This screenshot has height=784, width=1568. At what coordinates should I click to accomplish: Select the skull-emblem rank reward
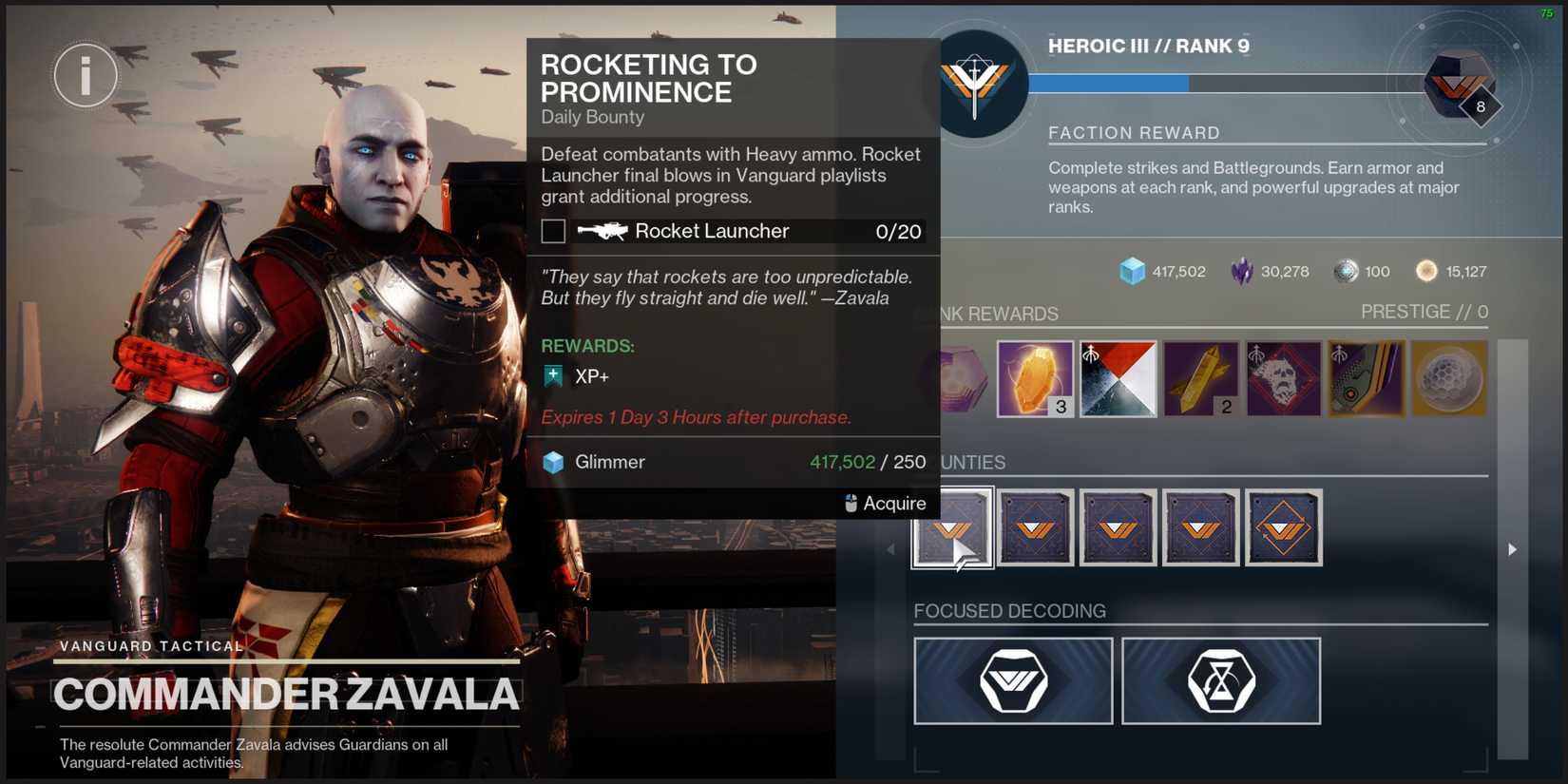click(x=1283, y=377)
